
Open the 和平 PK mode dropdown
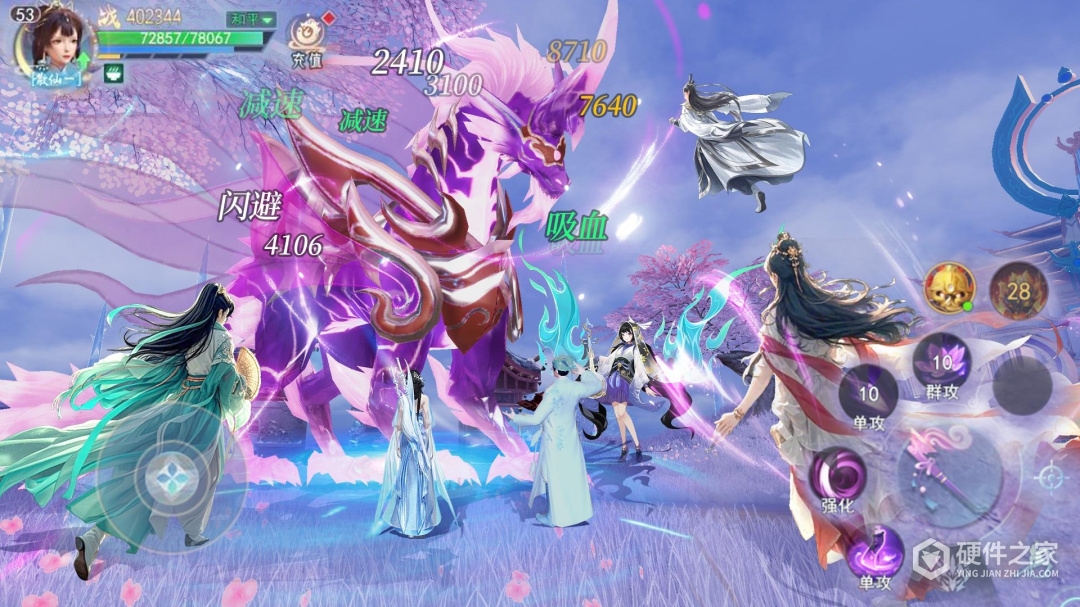[249, 19]
